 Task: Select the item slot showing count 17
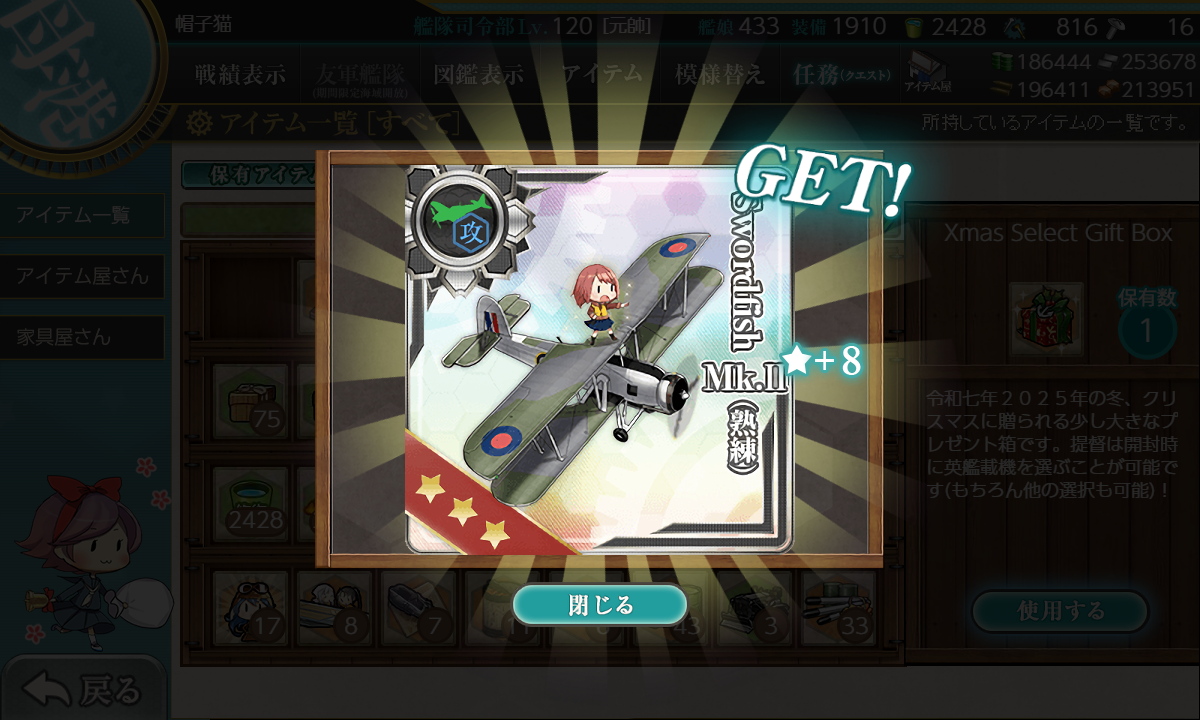(251, 607)
